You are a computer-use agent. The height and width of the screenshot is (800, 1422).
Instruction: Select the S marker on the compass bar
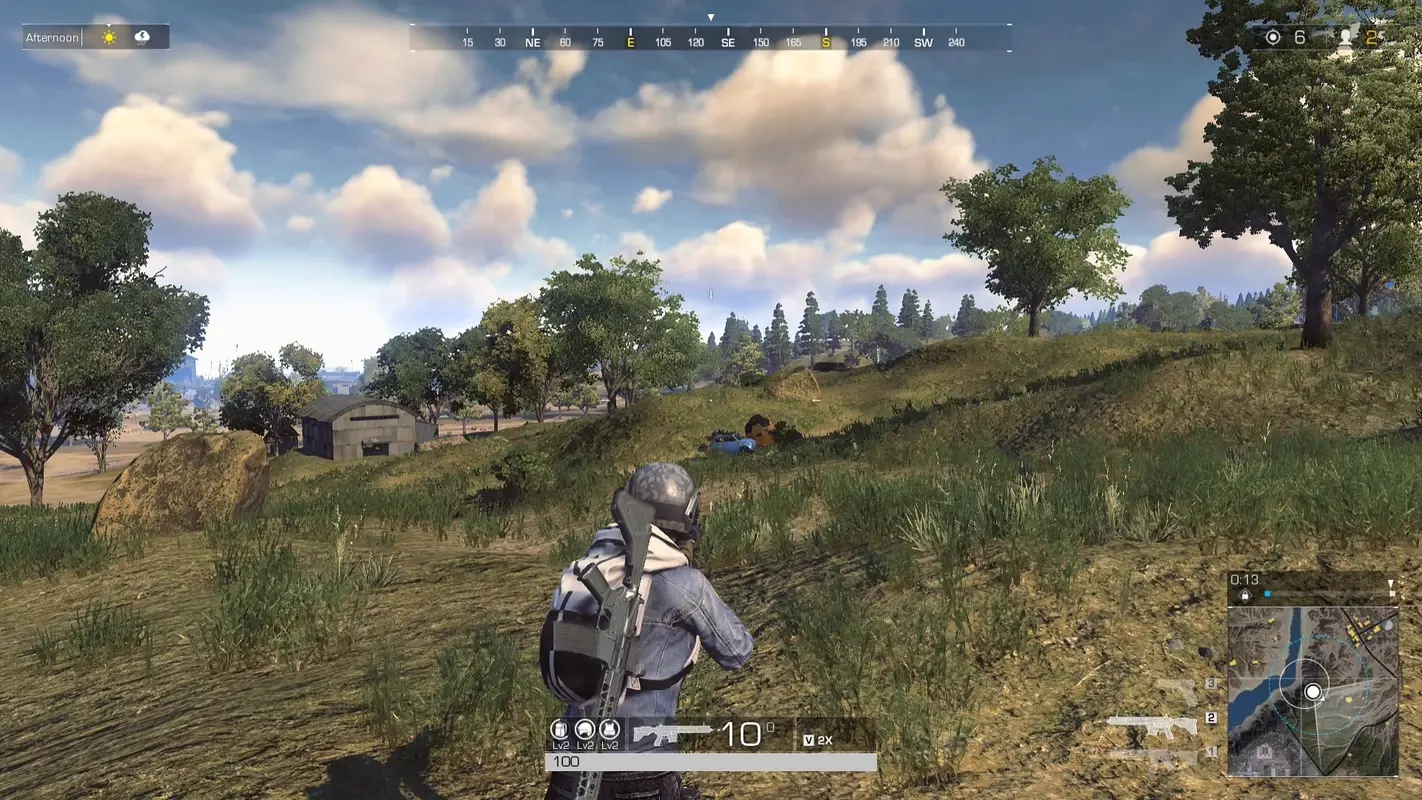(824, 43)
